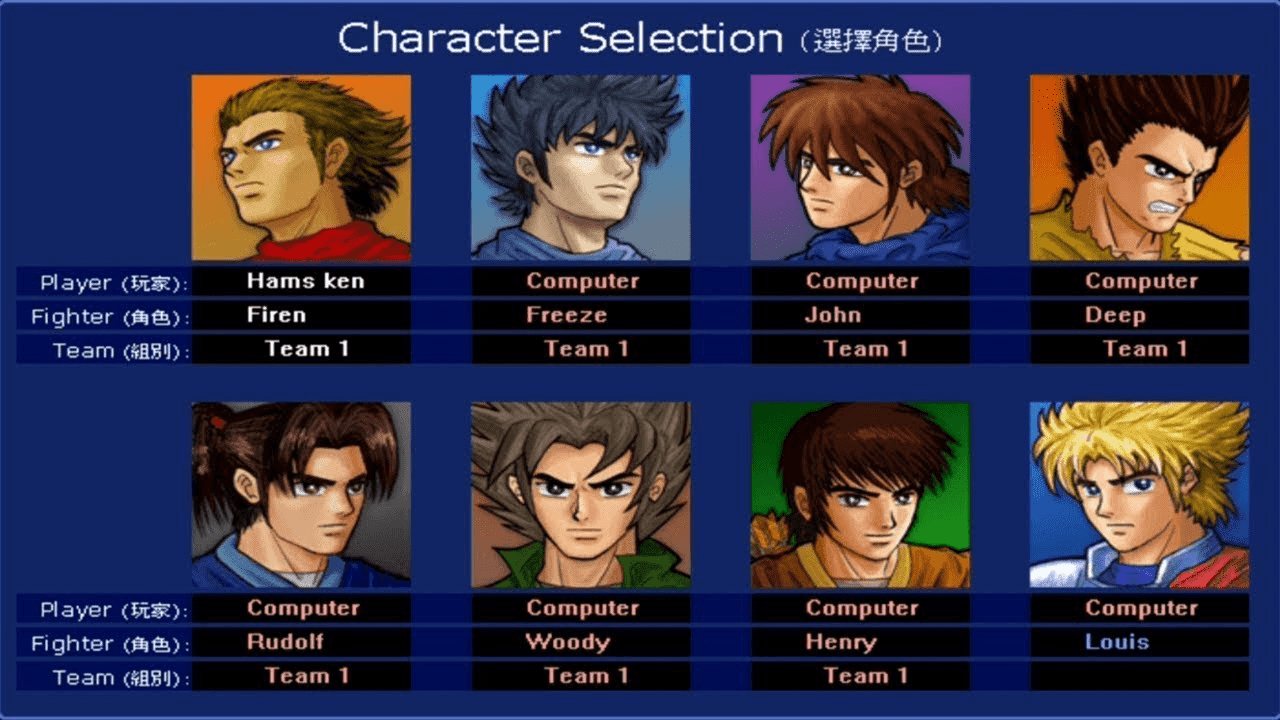Pick the Louis character portrait
This screenshot has height=720, width=1280.
[x=1139, y=494]
